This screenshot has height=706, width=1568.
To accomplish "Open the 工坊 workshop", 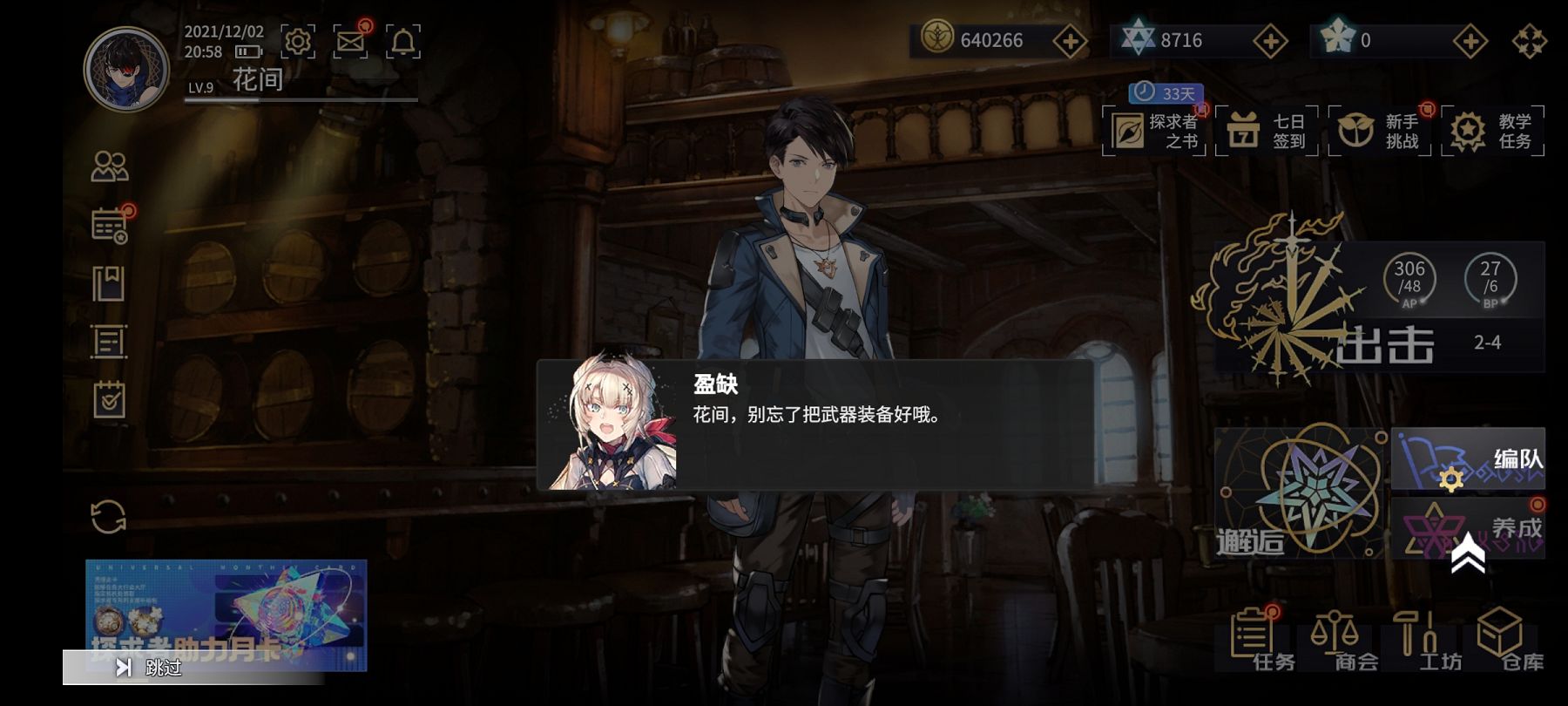I will 1423,641.
